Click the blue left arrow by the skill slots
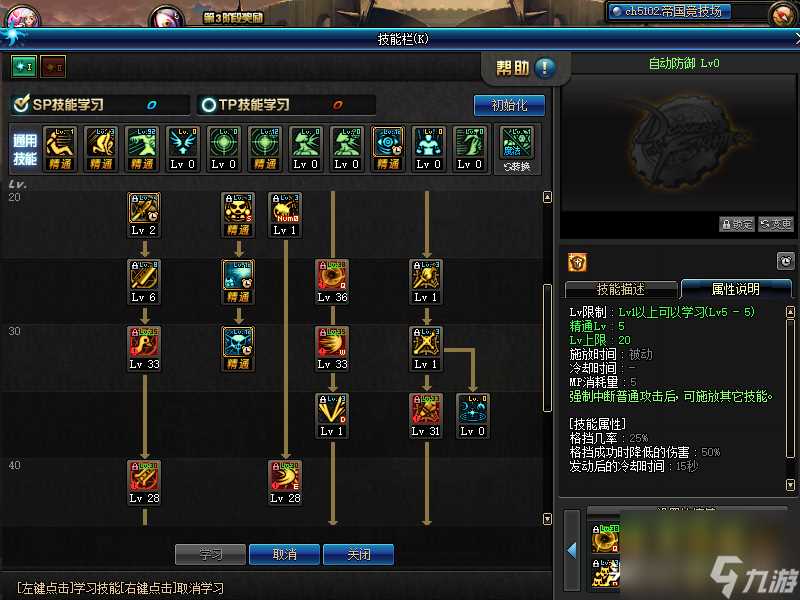The image size is (800, 600). click(572, 550)
